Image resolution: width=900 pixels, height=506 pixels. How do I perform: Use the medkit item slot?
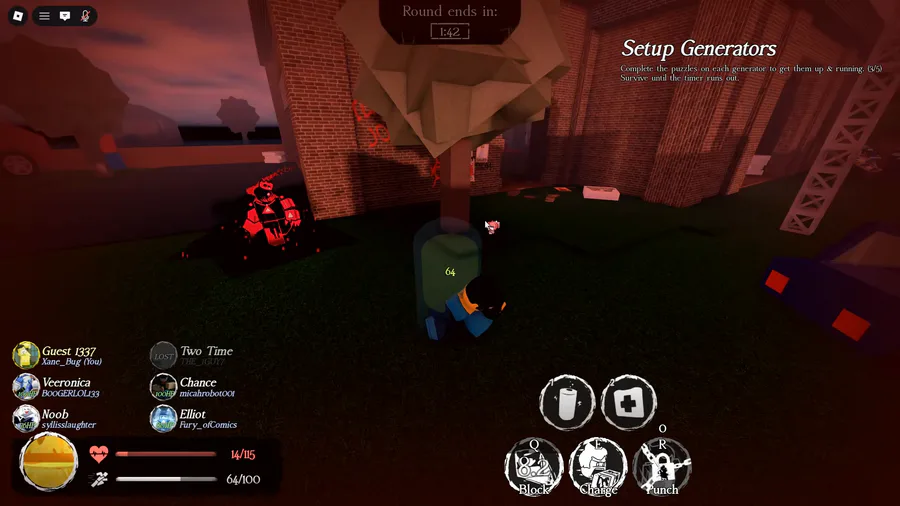tap(628, 403)
